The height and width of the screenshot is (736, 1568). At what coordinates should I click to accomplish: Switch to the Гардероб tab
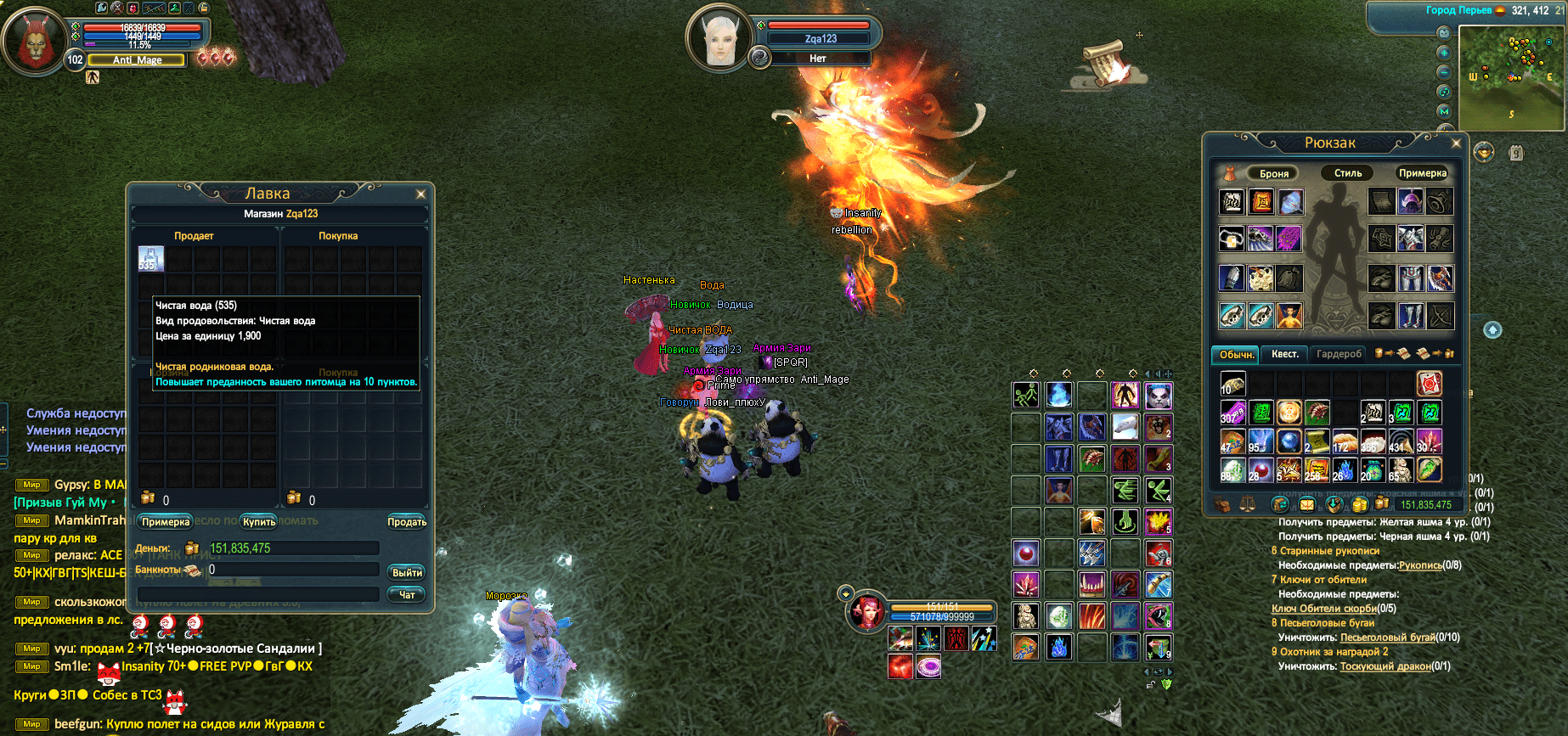tap(1339, 354)
